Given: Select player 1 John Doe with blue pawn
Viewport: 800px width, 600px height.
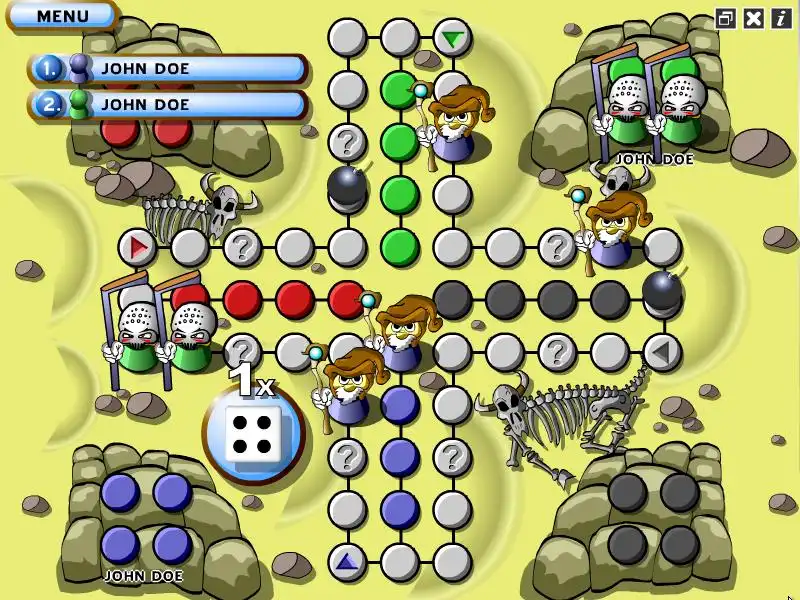Looking at the screenshot, I should click(x=168, y=68).
